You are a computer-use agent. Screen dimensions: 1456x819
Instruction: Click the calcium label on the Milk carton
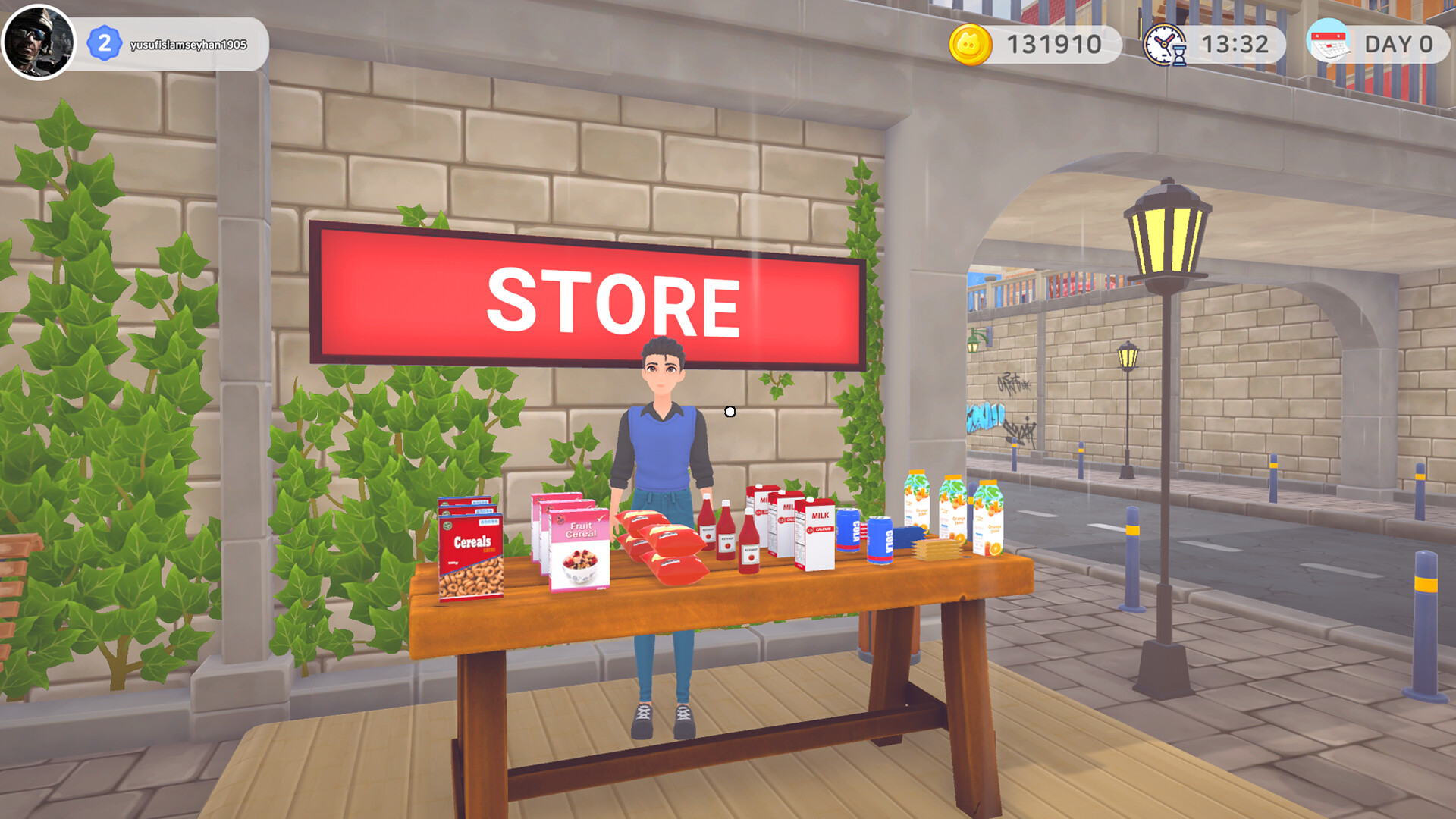tap(821, 529)
